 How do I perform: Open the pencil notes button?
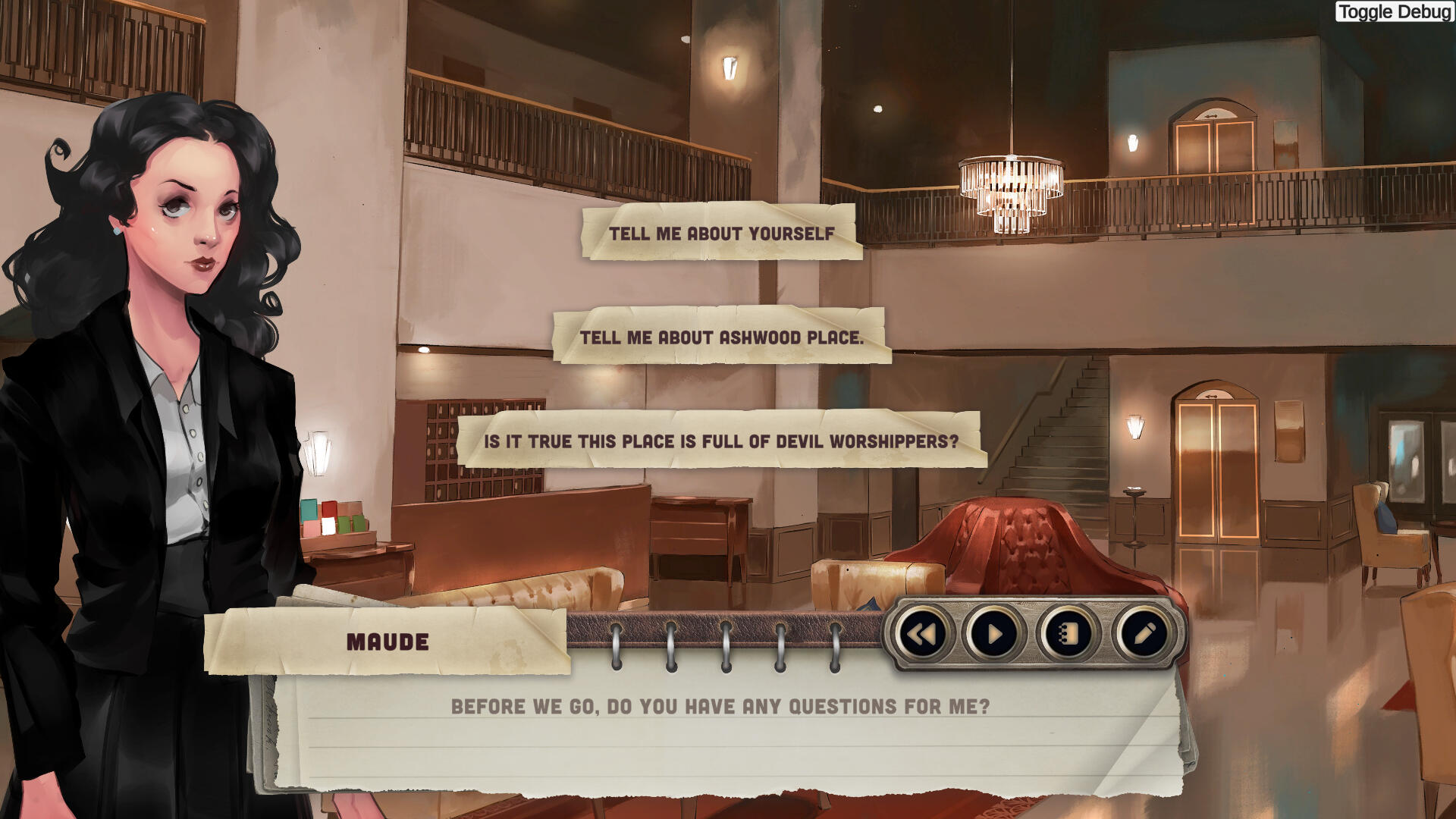1143,634
